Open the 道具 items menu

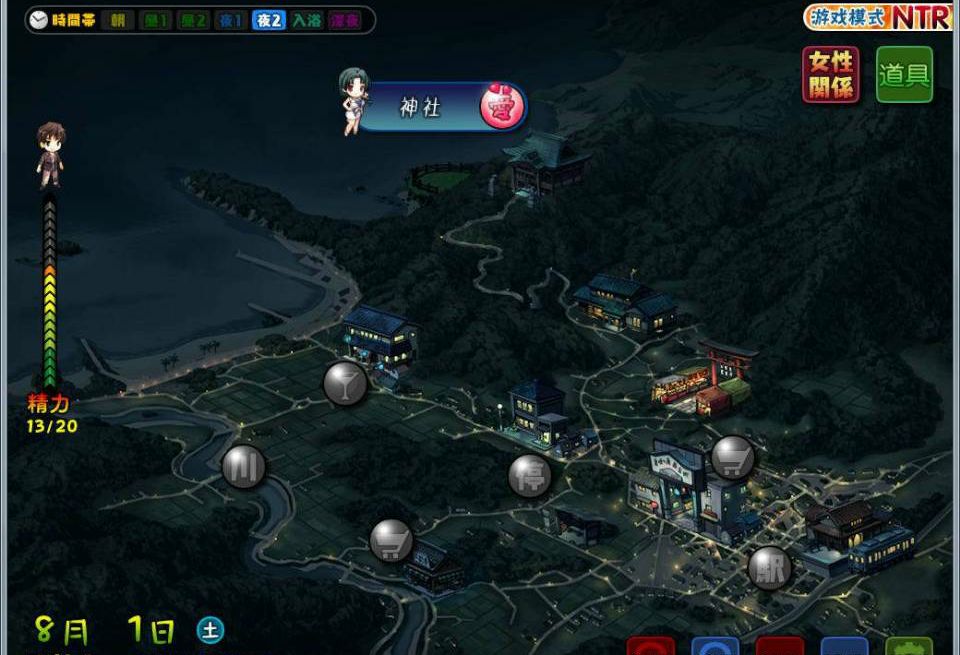904,75
